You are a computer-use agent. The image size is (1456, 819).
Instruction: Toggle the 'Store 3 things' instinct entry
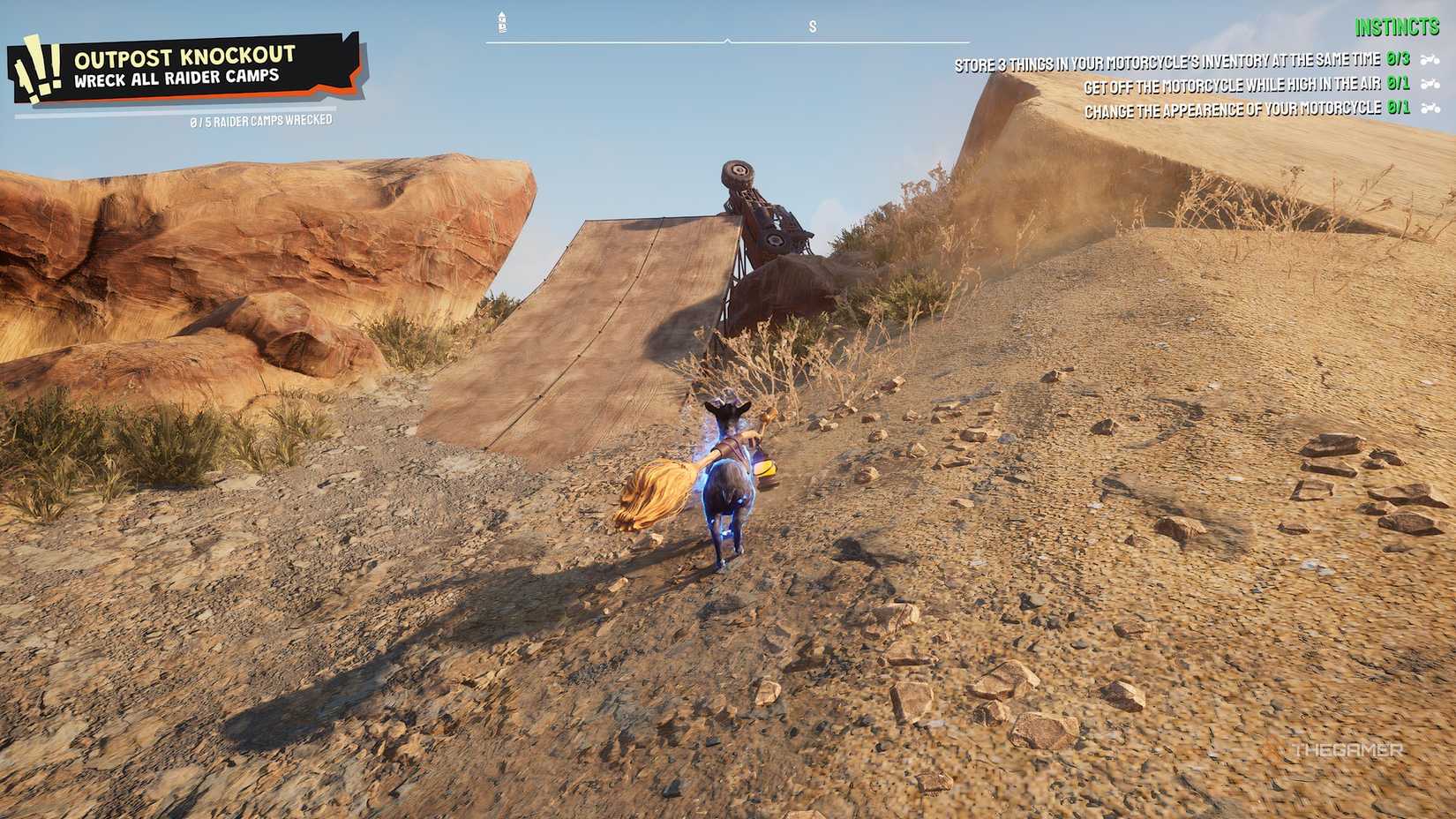1165,60
